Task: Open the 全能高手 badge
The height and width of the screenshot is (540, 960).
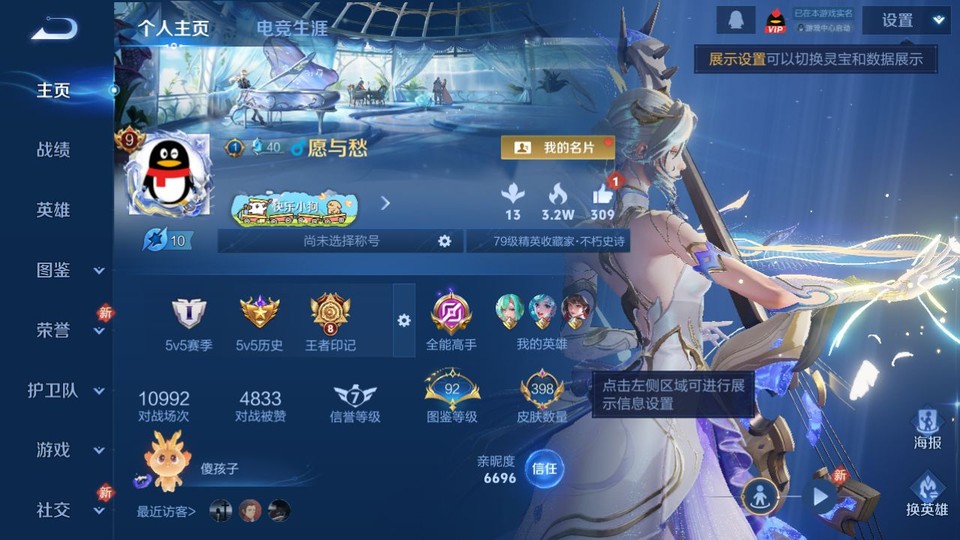Action: (x=451, y=314)
